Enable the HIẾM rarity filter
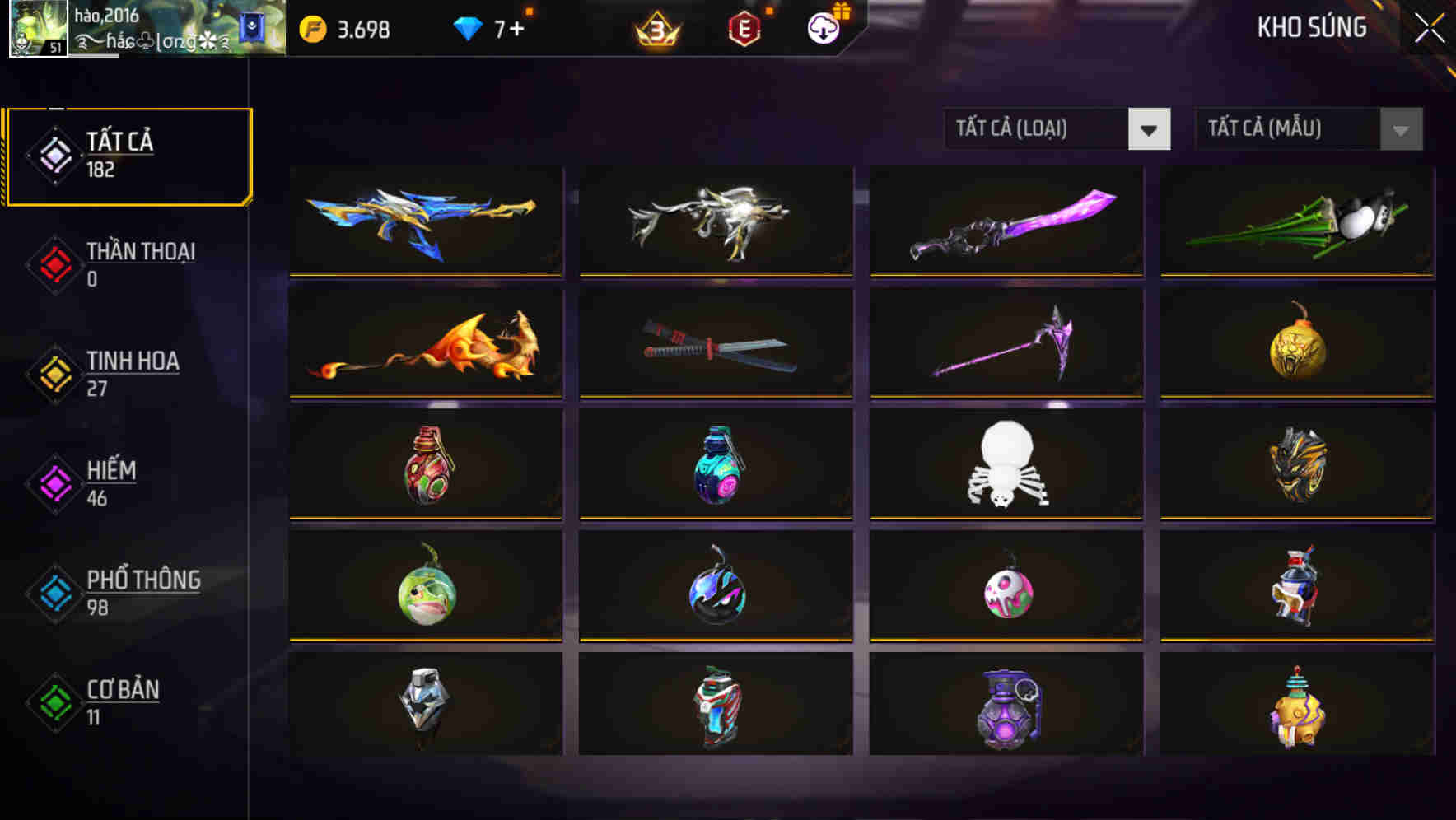1456x820 pixels. [x=124, y=482]
